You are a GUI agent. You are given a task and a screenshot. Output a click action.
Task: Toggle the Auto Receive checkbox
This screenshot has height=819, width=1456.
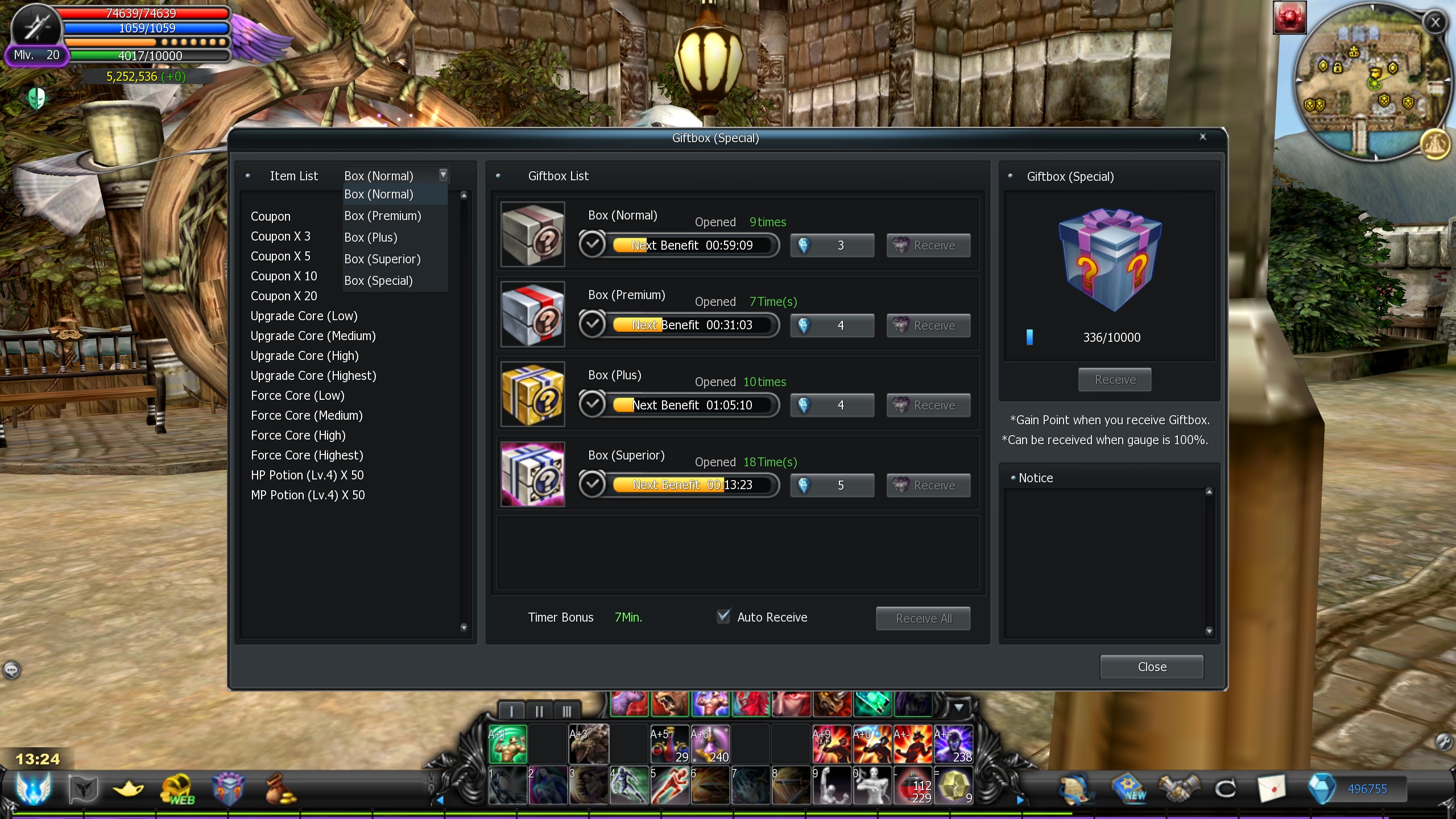click(x=723, y=617)
